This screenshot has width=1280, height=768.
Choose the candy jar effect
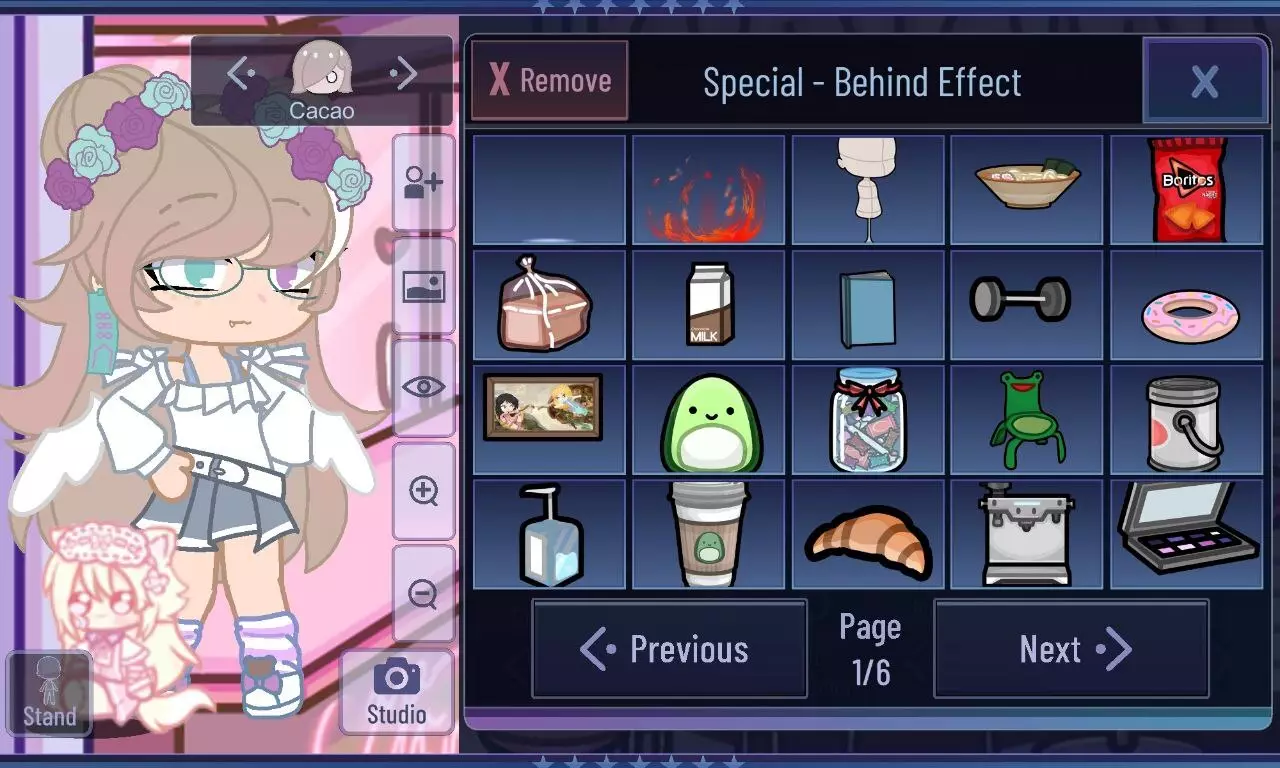tap(868, 418)
